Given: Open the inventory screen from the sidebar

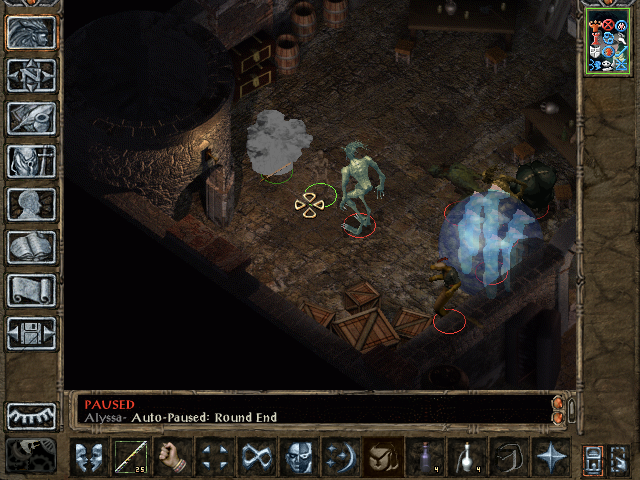Looking at the screenshot, I should (x=31, y=161).
